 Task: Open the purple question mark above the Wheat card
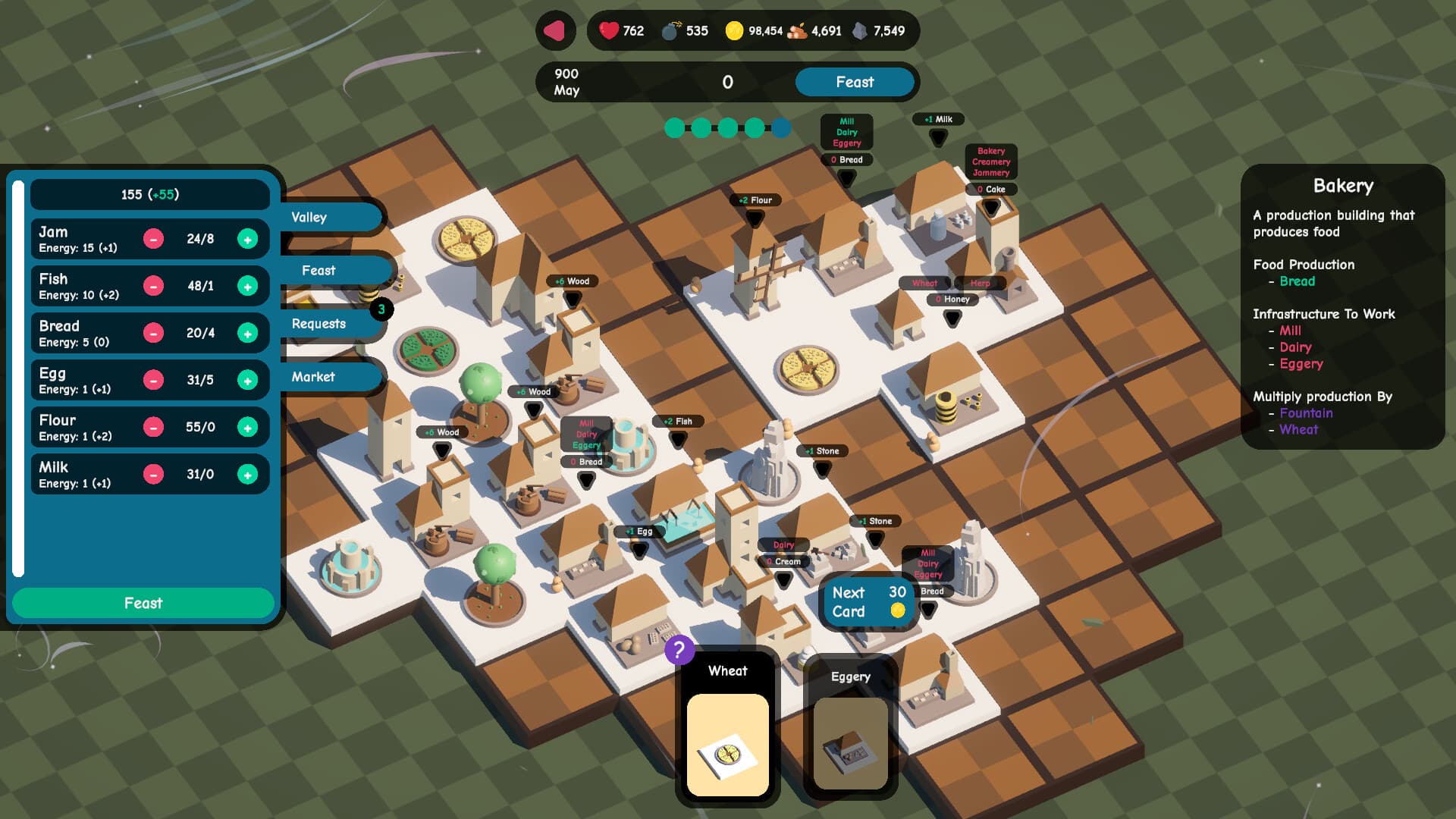pyautogui.click(x=680, y=648)
